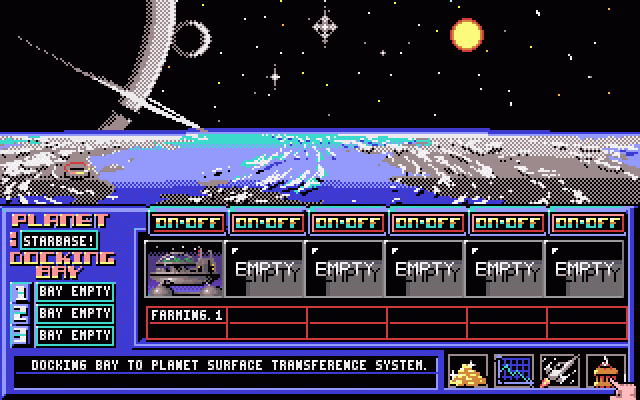Click the domed building icon
Viewport: 640px width, 400px height.
point(604,371)
